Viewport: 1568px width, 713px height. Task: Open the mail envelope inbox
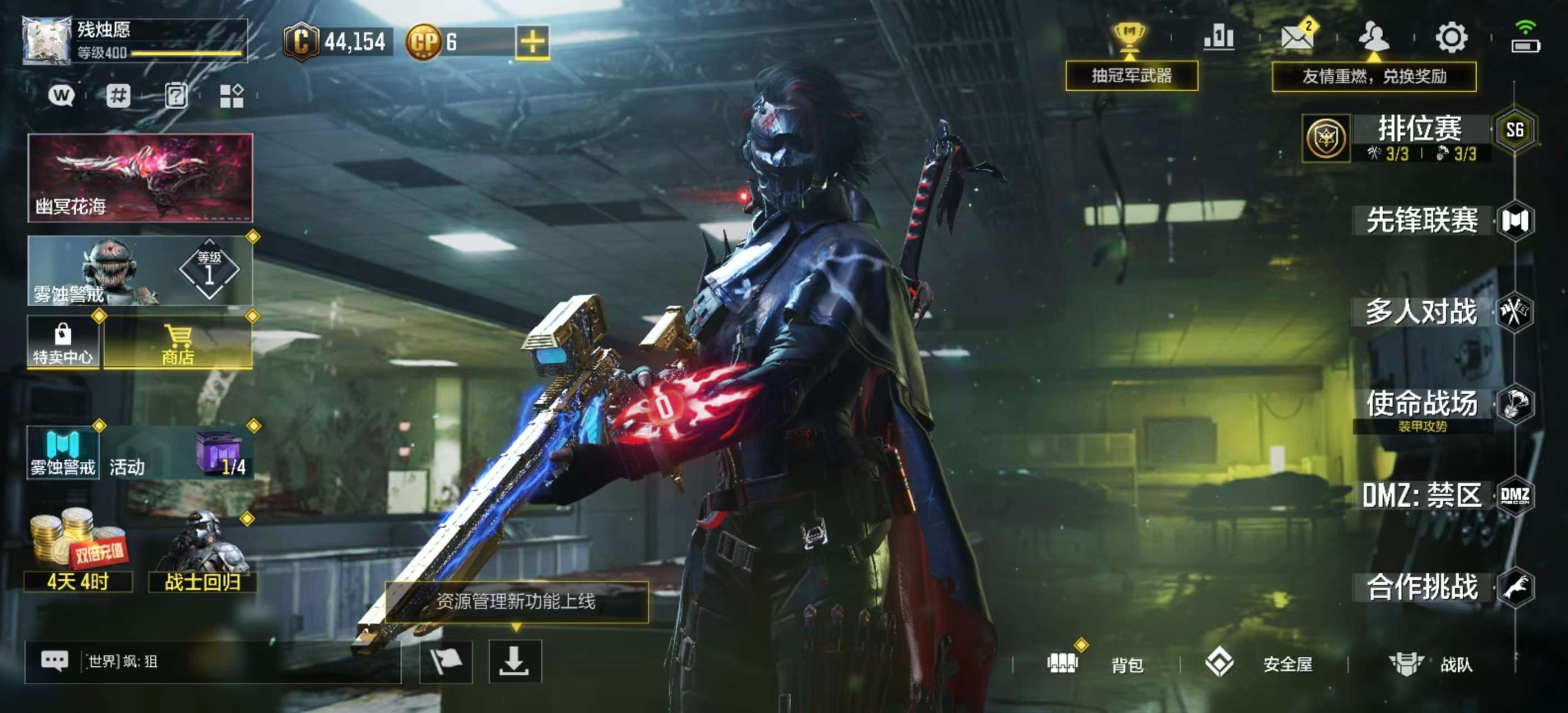point(1296,38)
